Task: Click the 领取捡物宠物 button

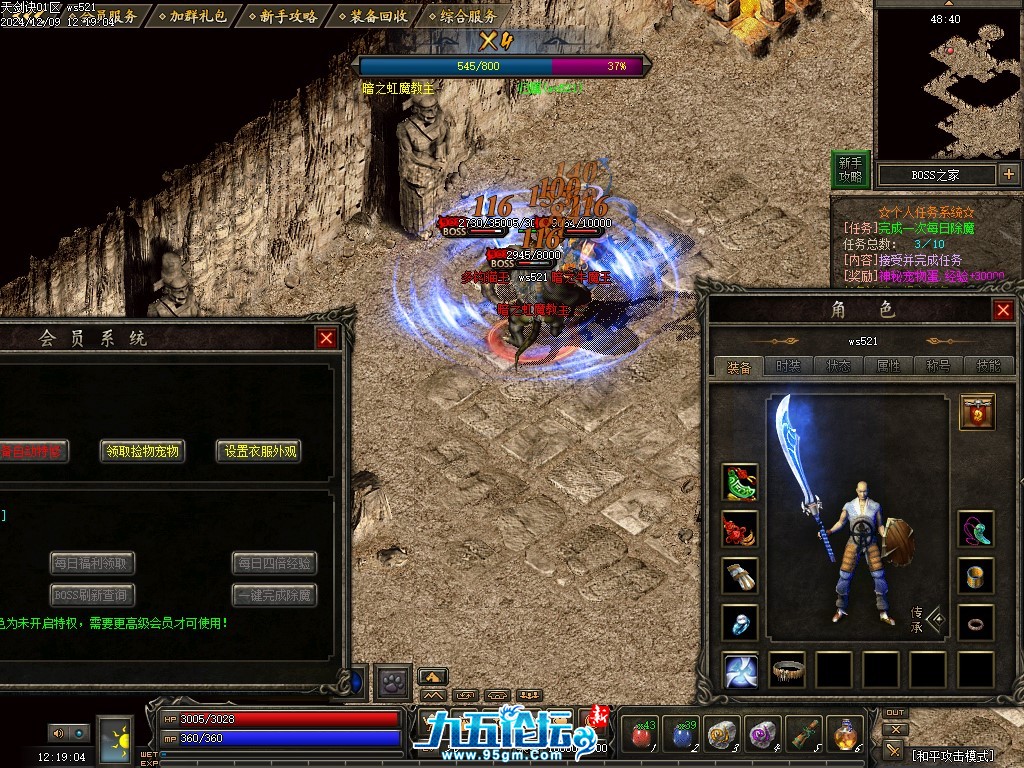Action: click(x=143, y=451)
